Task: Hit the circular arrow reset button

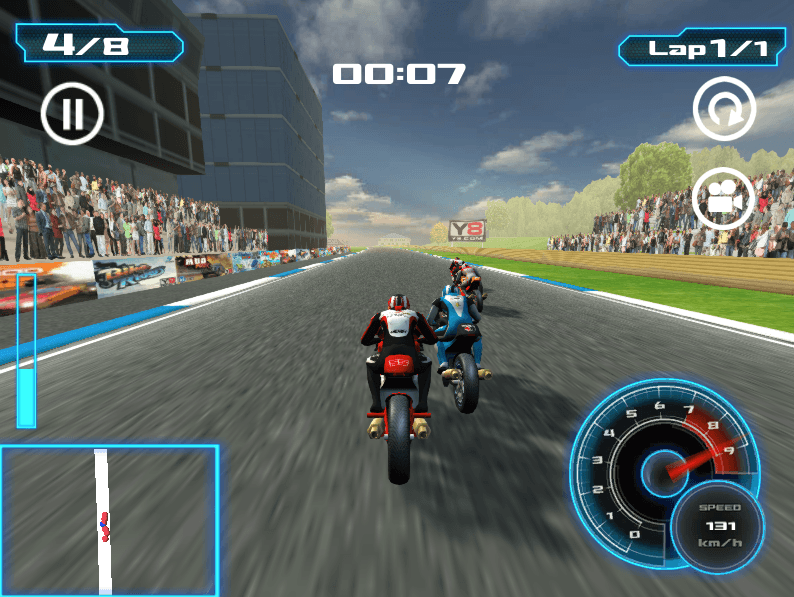Action: coord(724,108)
